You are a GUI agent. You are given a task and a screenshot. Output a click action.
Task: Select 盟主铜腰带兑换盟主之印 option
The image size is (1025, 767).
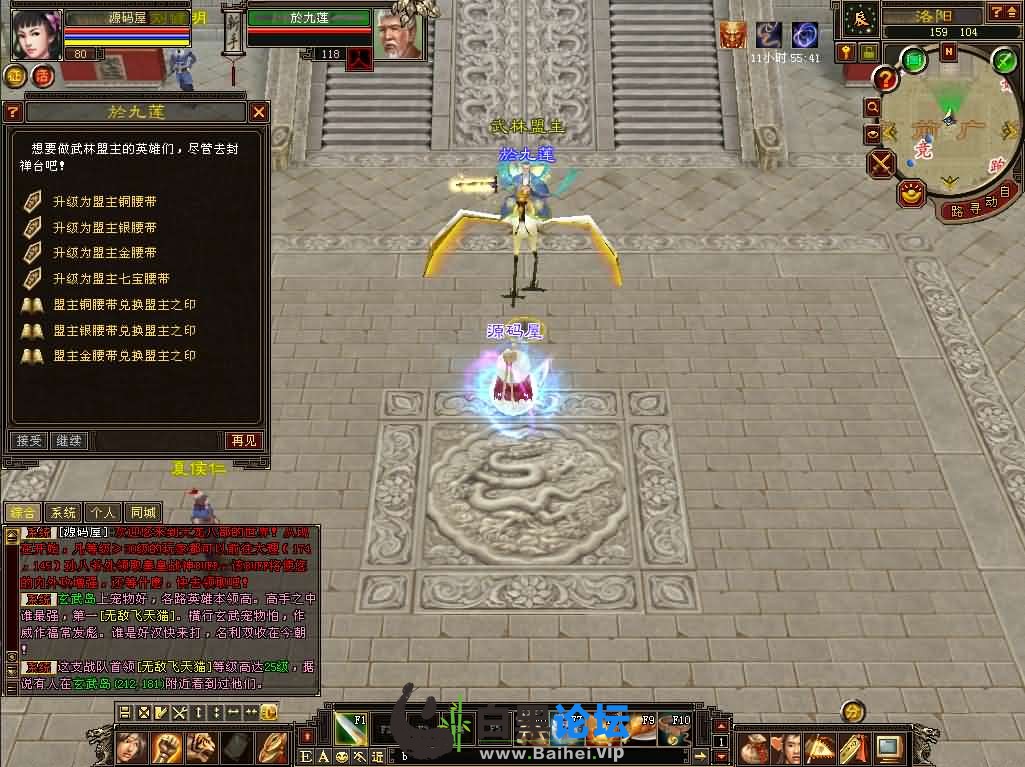click(124, 304)
